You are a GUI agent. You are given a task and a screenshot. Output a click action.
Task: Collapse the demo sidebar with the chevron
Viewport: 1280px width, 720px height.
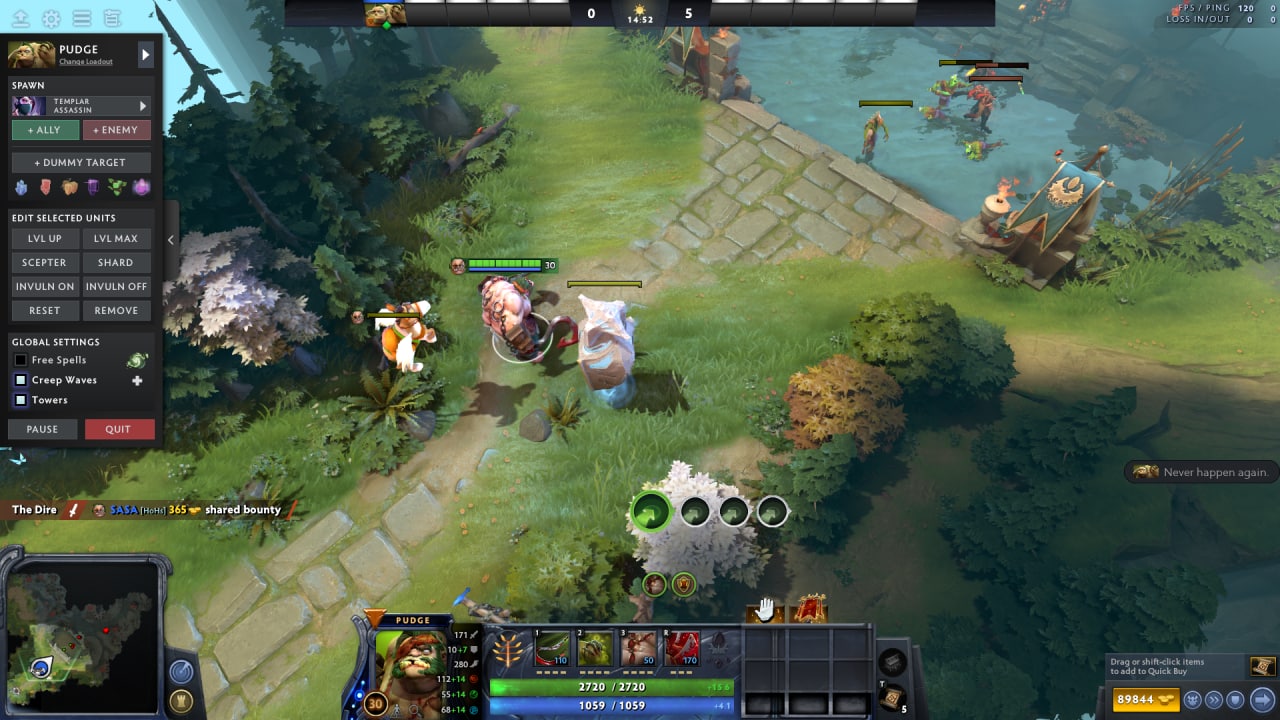point(170,240)
